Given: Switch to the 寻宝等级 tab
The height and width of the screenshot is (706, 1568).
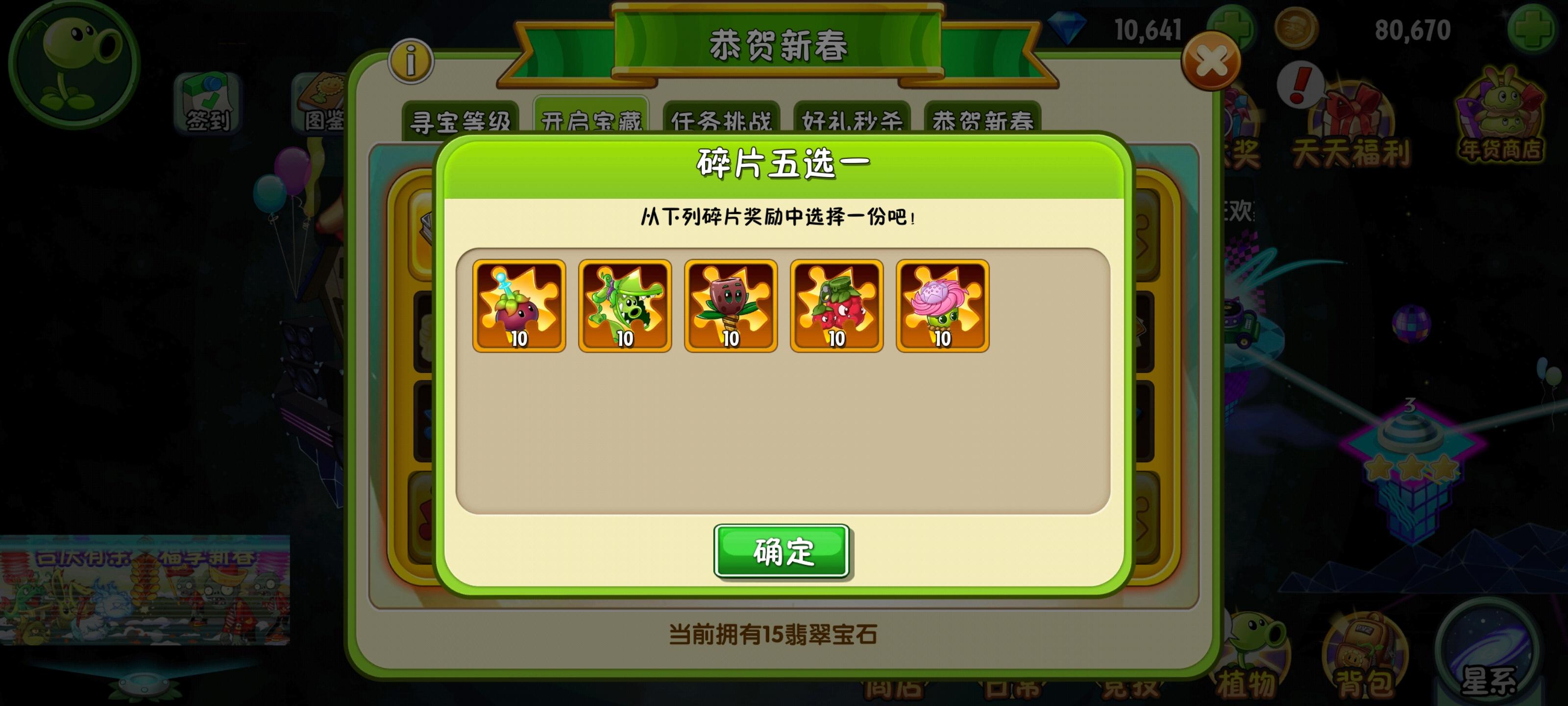Looking at the screenshot, I should (x=461, y=119).
